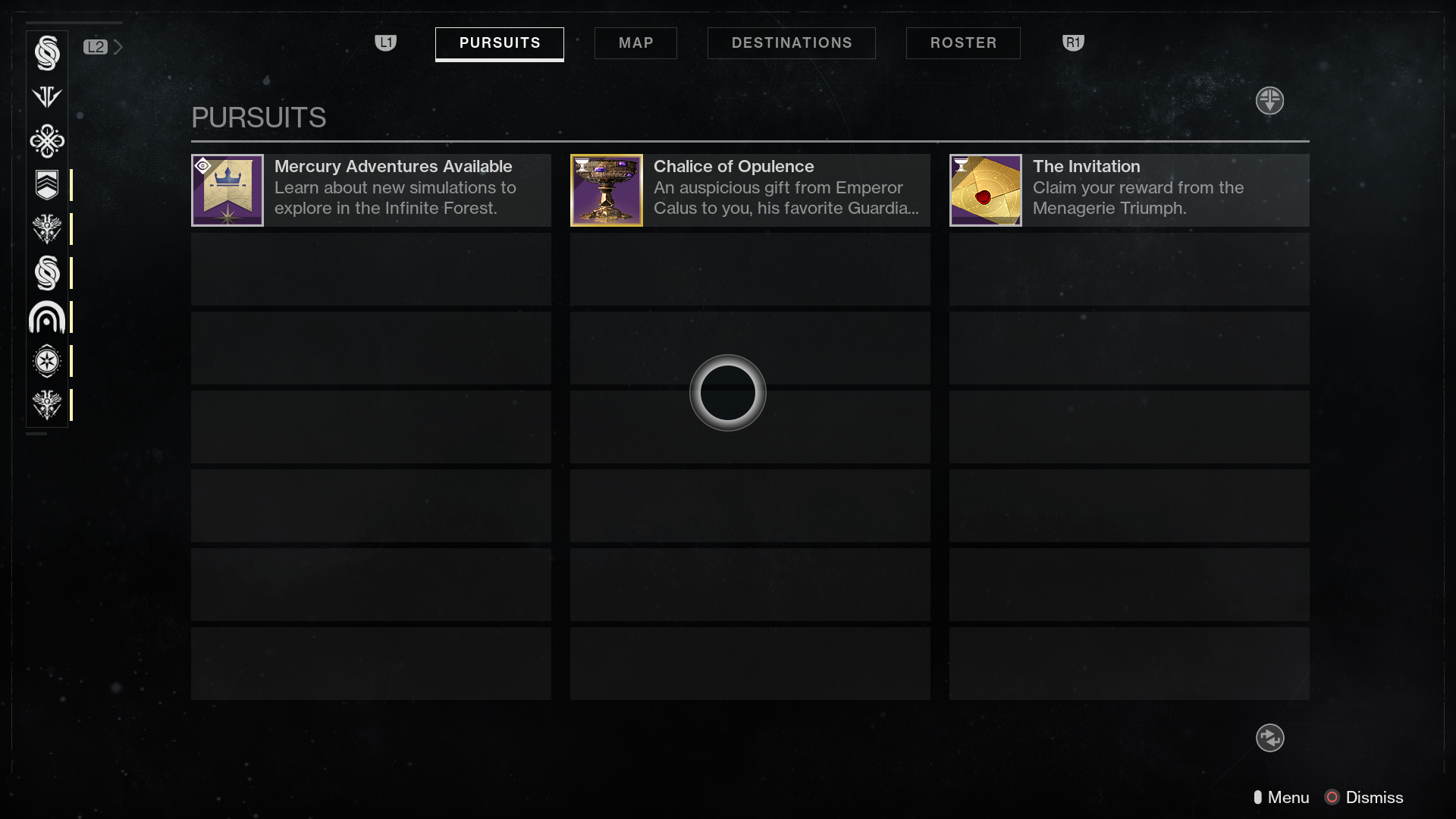The image size is (1456, 819).
Task: Open the arch-shaped sidebar icon
Action: coord(47,317)
